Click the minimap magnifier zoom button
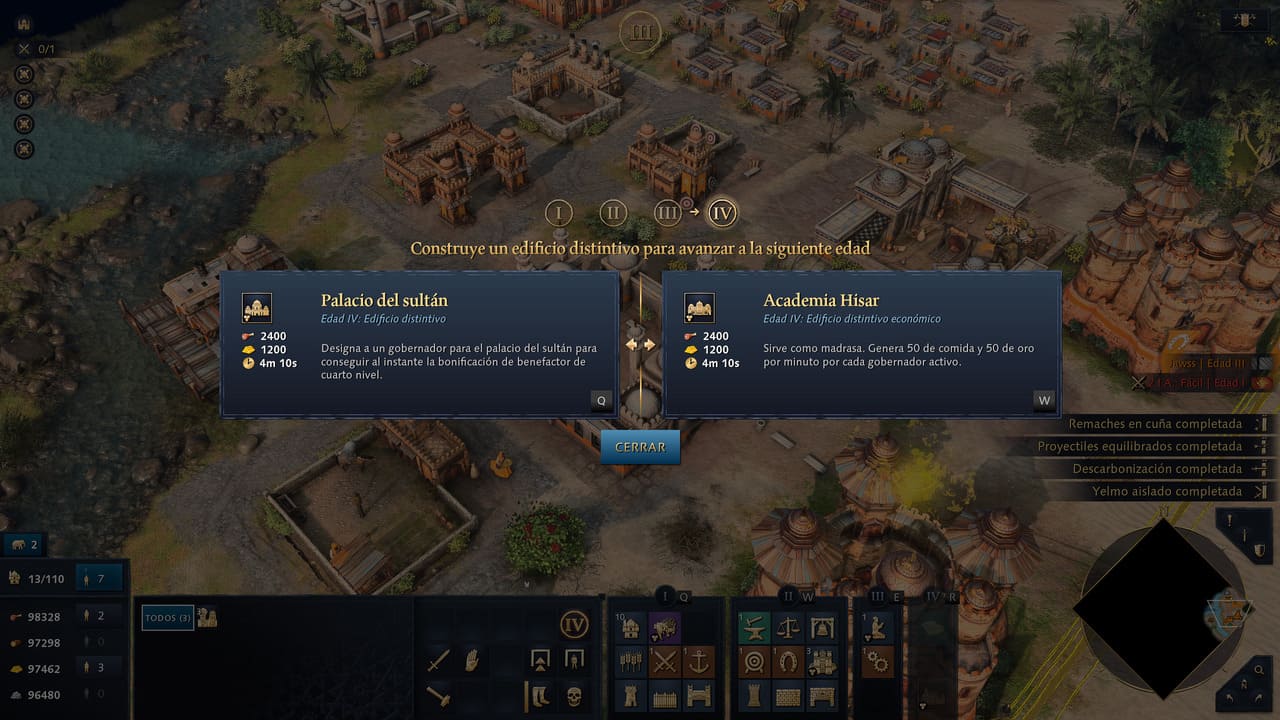 coord(1259,671)
